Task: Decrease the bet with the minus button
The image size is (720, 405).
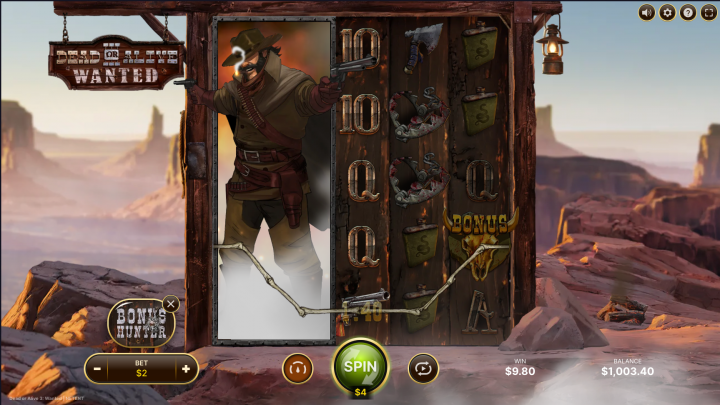Action: coord(98,369)
